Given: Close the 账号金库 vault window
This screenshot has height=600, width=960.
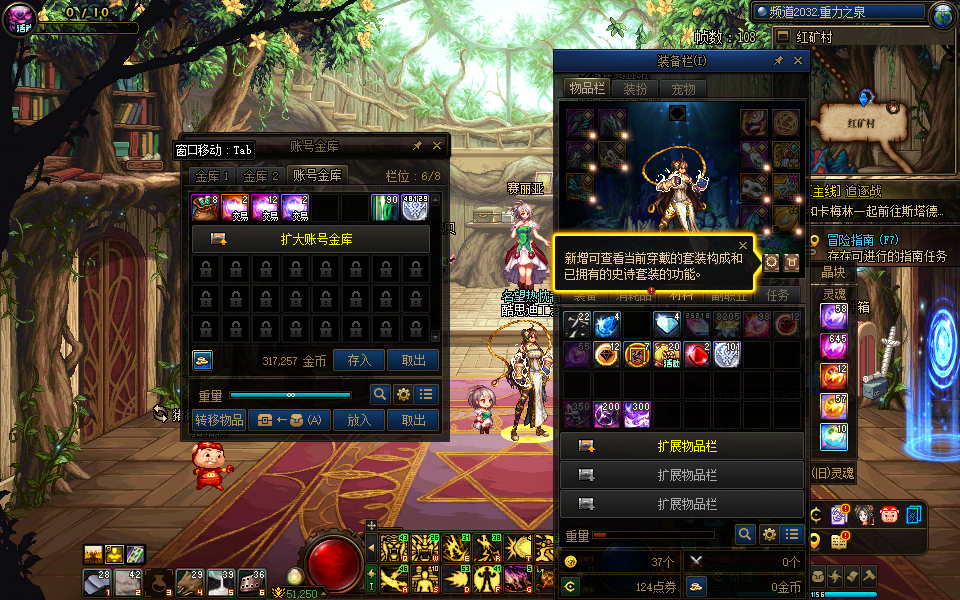Looking at the screenshot, I should tap(437, 146).
